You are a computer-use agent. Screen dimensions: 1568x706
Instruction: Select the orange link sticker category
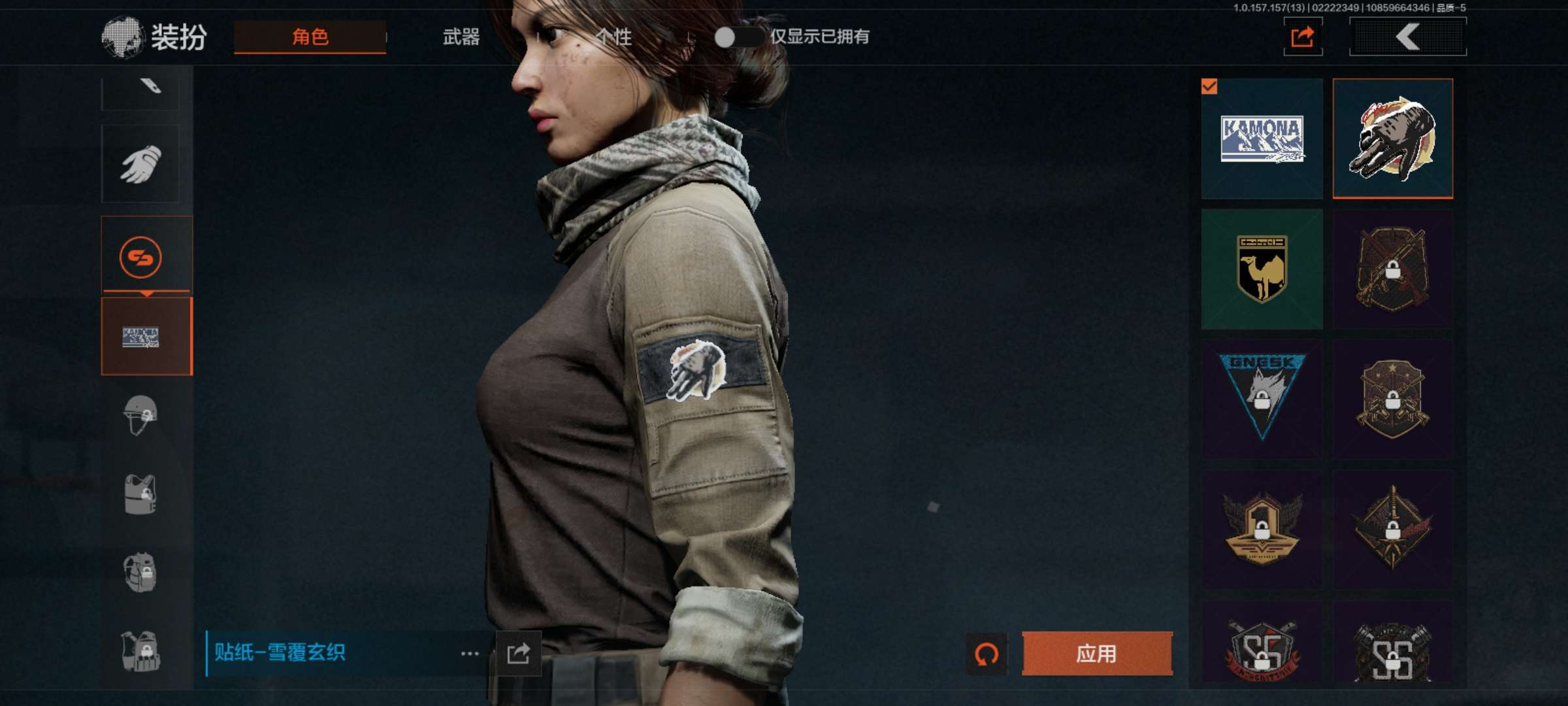point(140,257)
